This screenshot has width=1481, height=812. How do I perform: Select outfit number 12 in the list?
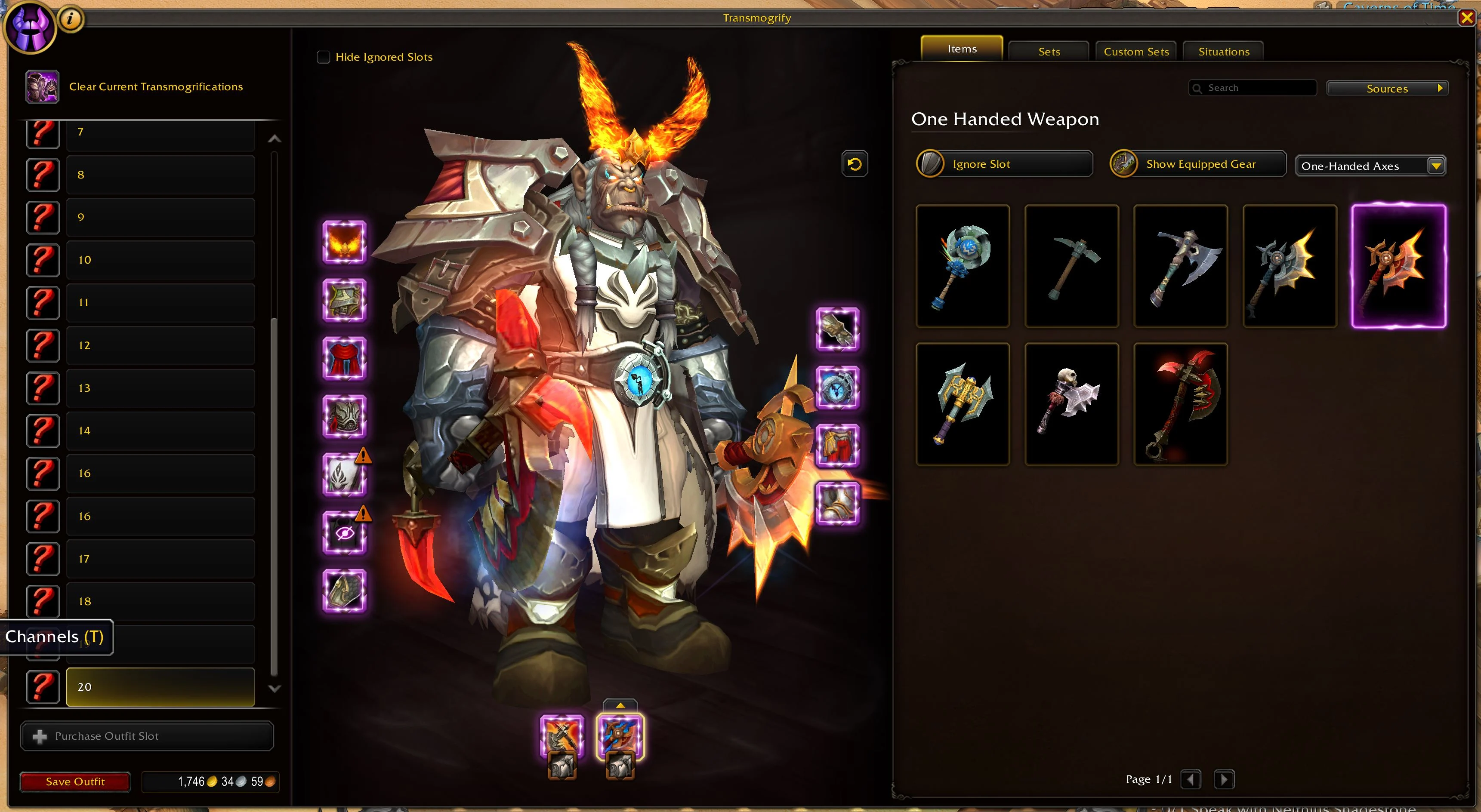pos(160,345)
